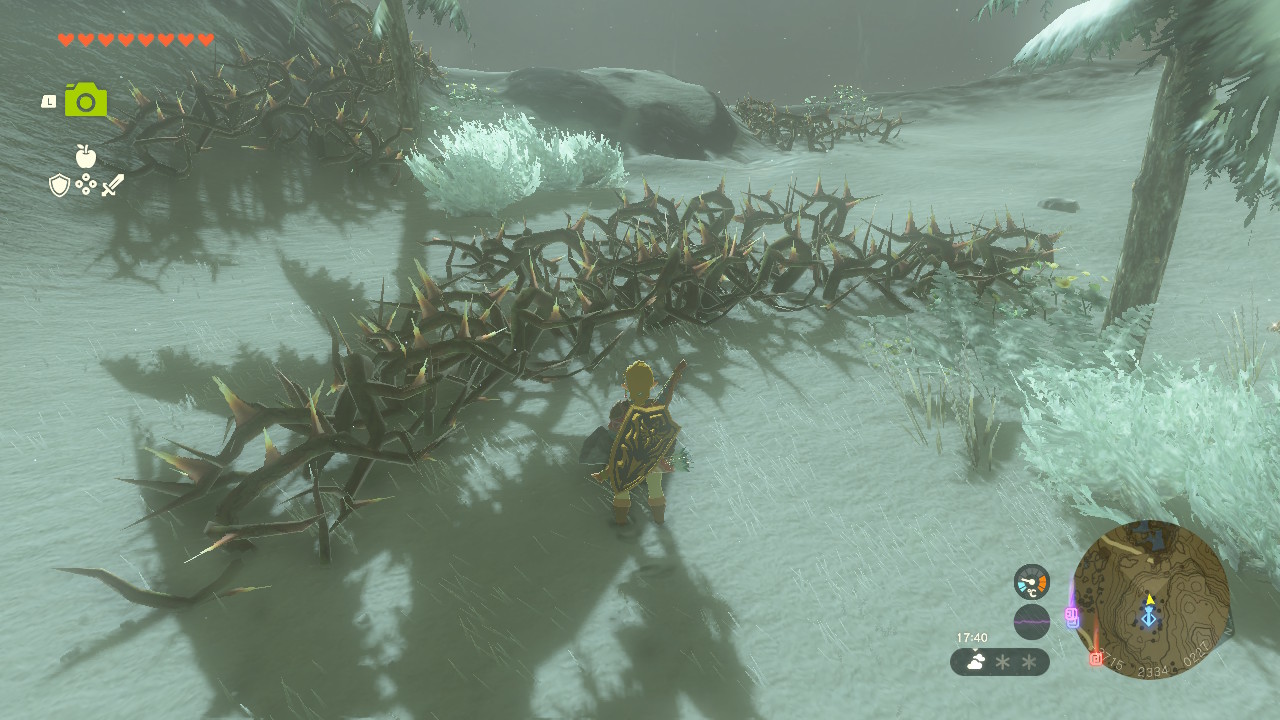Open the weather forecast bar
Image resolution: width=1280 pixels, height=720 pixels.
[x=999, y=662]
